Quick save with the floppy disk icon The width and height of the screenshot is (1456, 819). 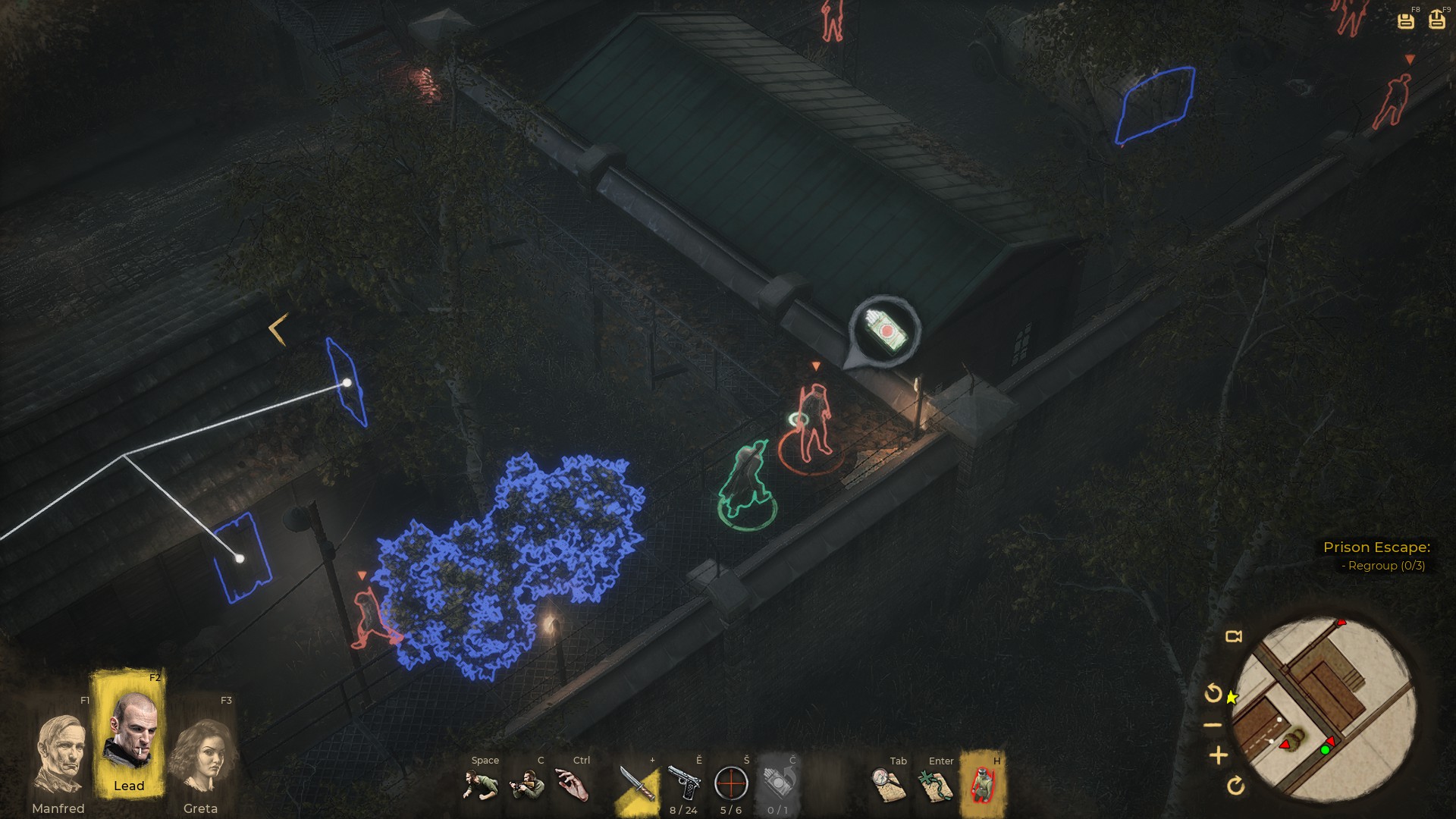(1406, 20)
